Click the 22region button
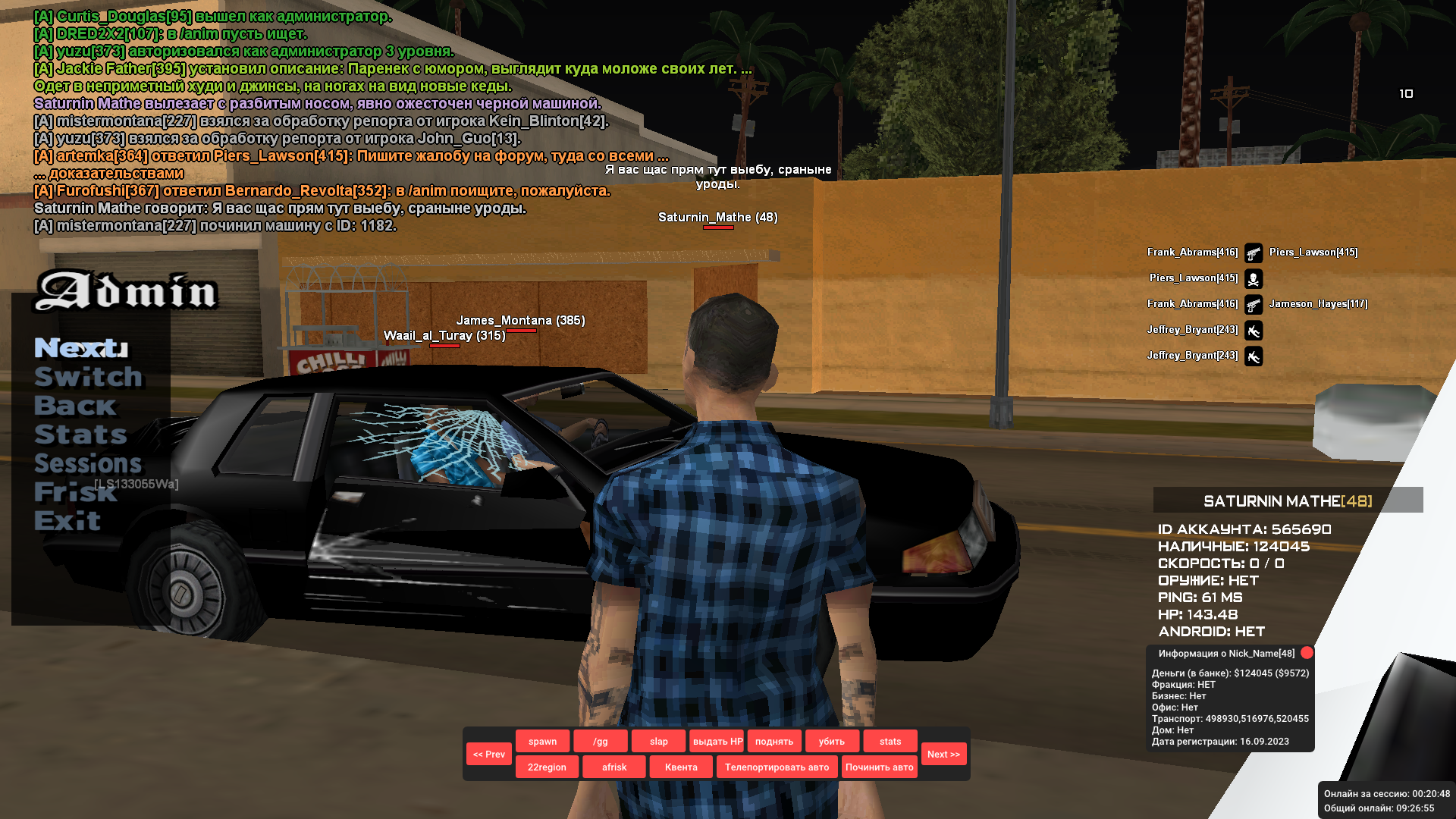Image resolution: width=1456 pixels, height=819 pixels. pyautogui.click(x=547, y=767)
